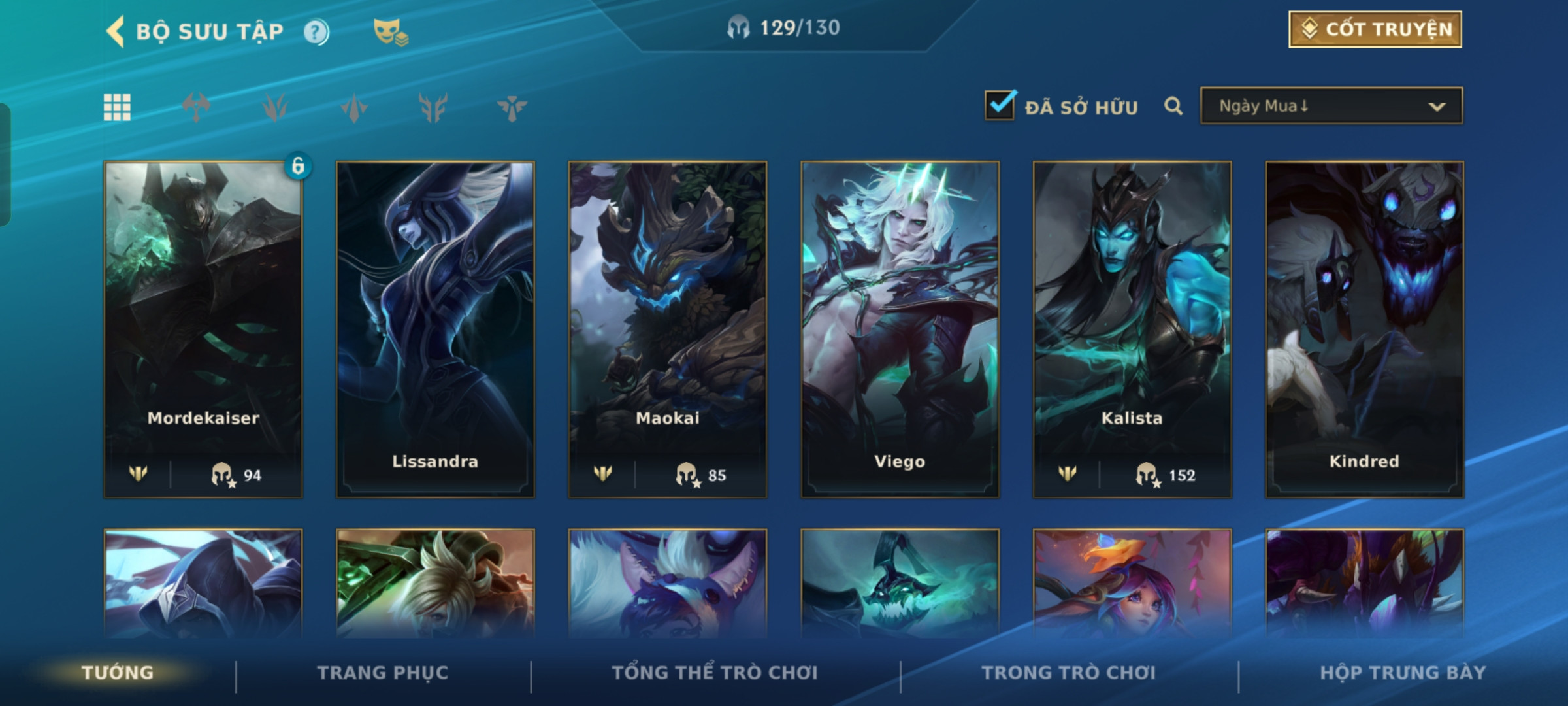Image resolution: width=1568 pixels, height=706 pixels.
Task: Select the Kalista champion card
Action: click(1132, 329)
